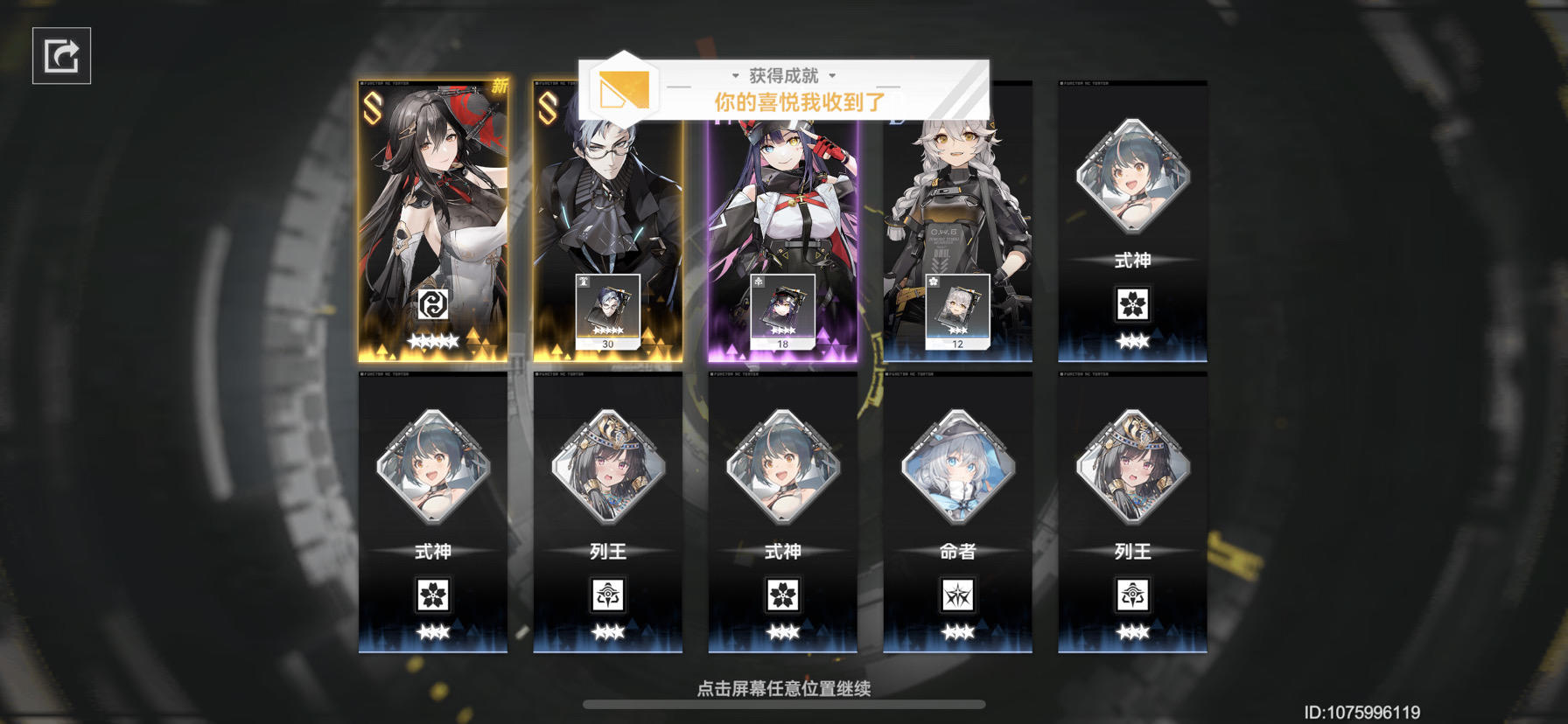Click the five-star rating on the golden S-rank card
Screen dimensions: 1568x724
click(x=433, y=341)
